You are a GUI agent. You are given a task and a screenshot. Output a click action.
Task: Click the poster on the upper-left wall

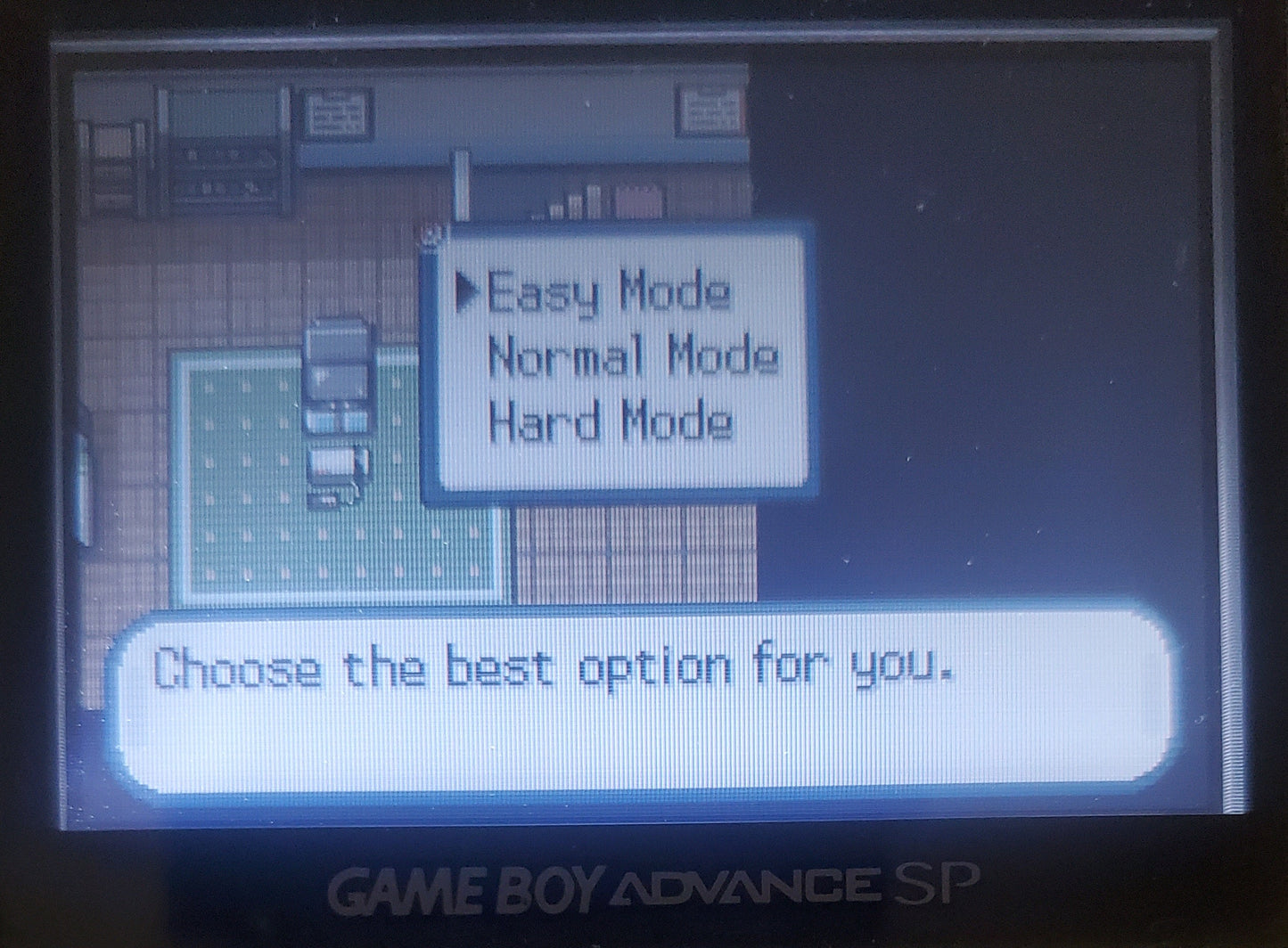[334, 111]
